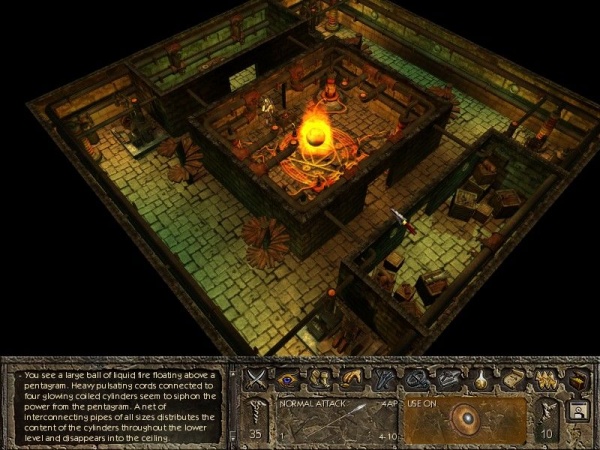This screenshot has width=600, height=450.
Task: Open the anvil icon in the toolbar
Action: point(446,379)
